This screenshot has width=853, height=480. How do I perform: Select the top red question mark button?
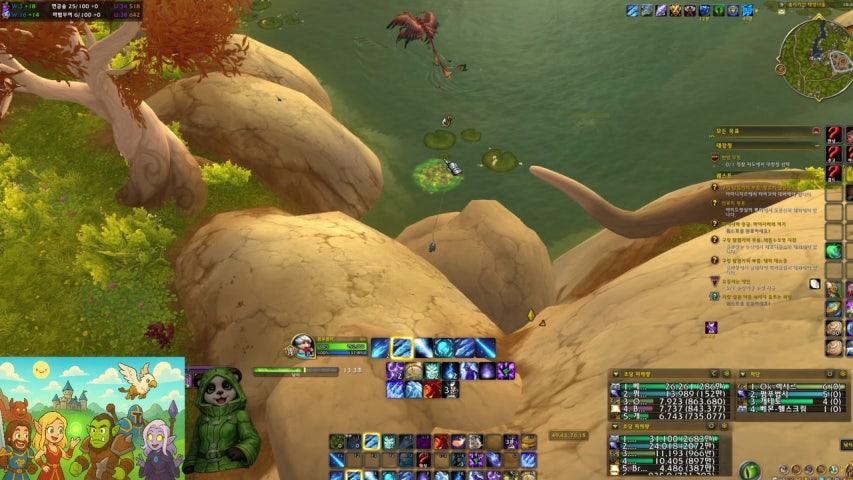coord(834,133)
